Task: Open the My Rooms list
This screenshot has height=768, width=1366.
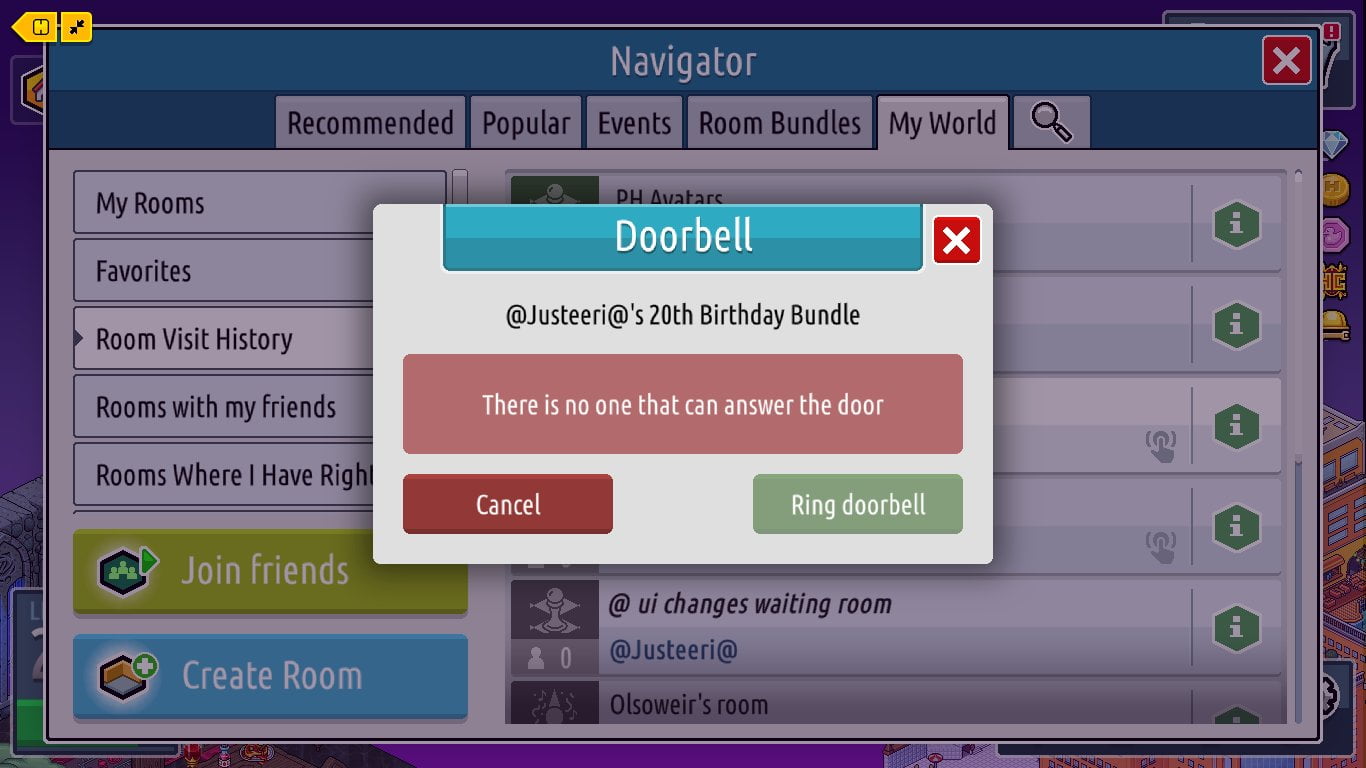Action: click(259, 203)
